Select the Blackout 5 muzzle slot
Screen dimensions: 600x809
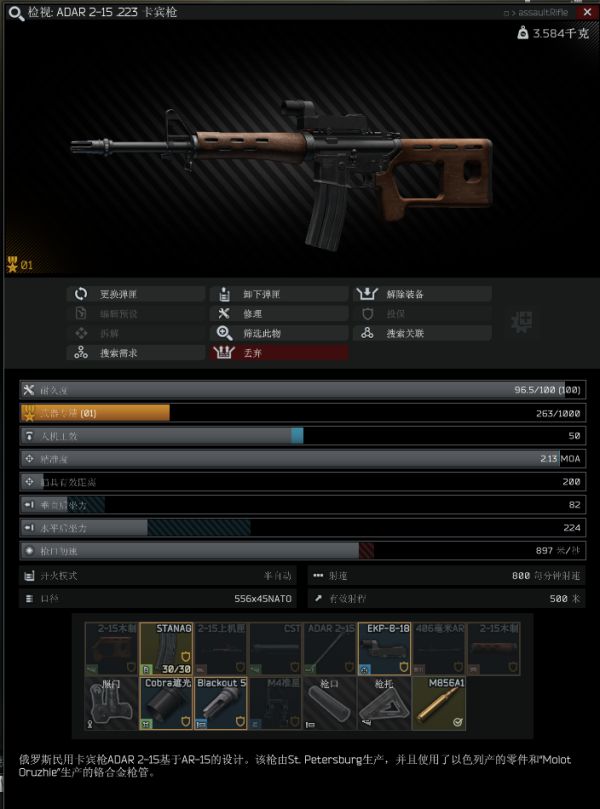[x=221, y=703]
